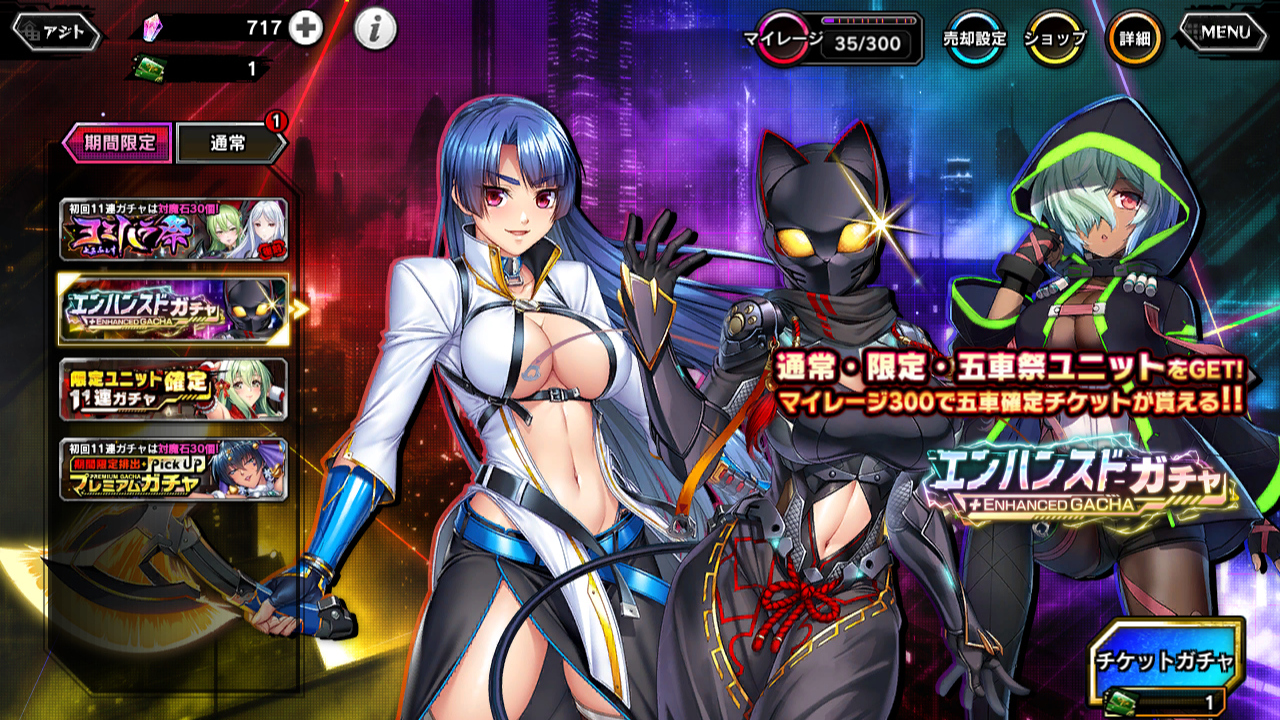Switch to 通常 tab
This screenshot has height=720, width=1280.
click(228, 143)
